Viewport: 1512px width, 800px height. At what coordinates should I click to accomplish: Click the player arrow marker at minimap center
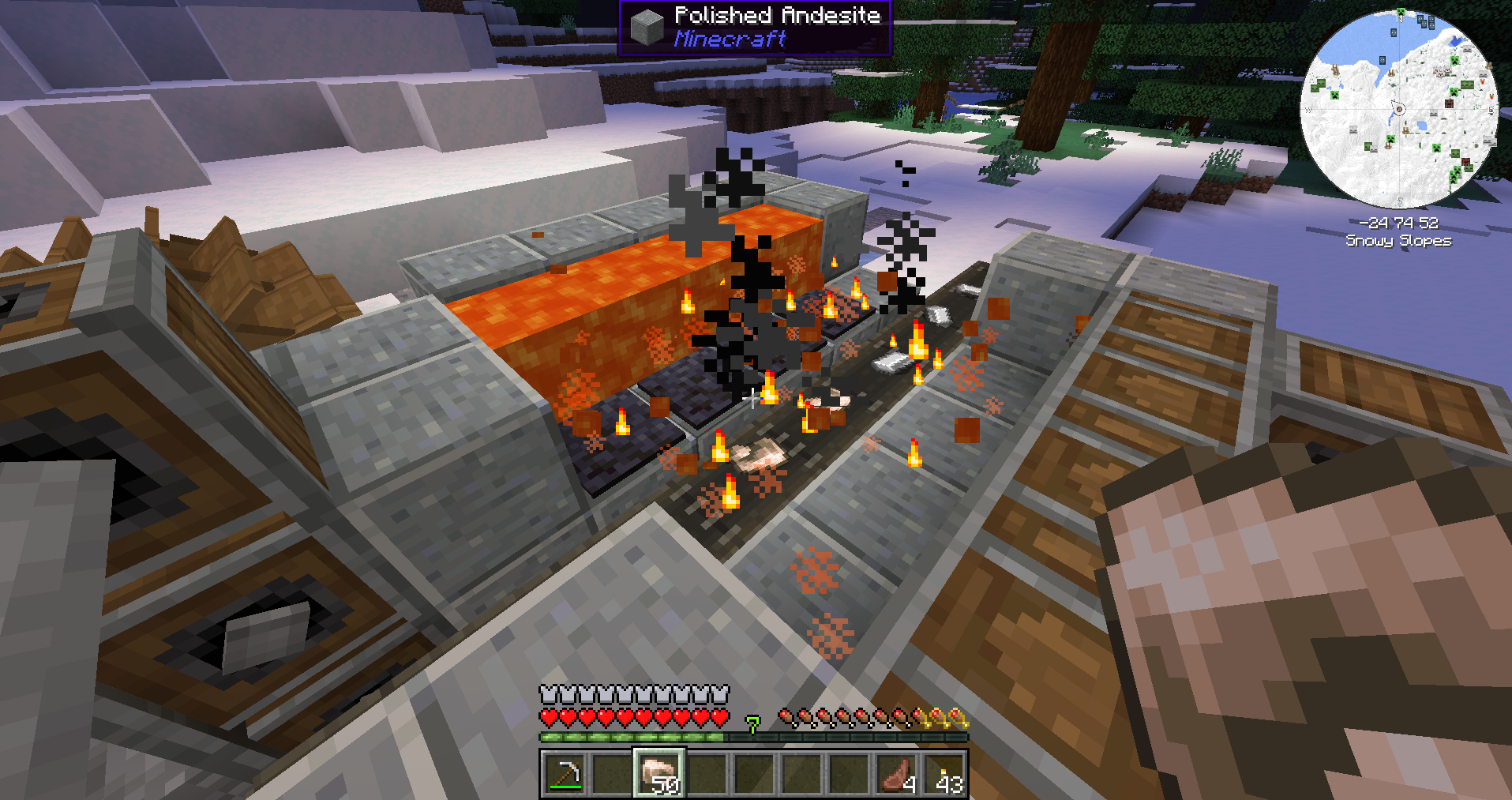(1399, 109)
